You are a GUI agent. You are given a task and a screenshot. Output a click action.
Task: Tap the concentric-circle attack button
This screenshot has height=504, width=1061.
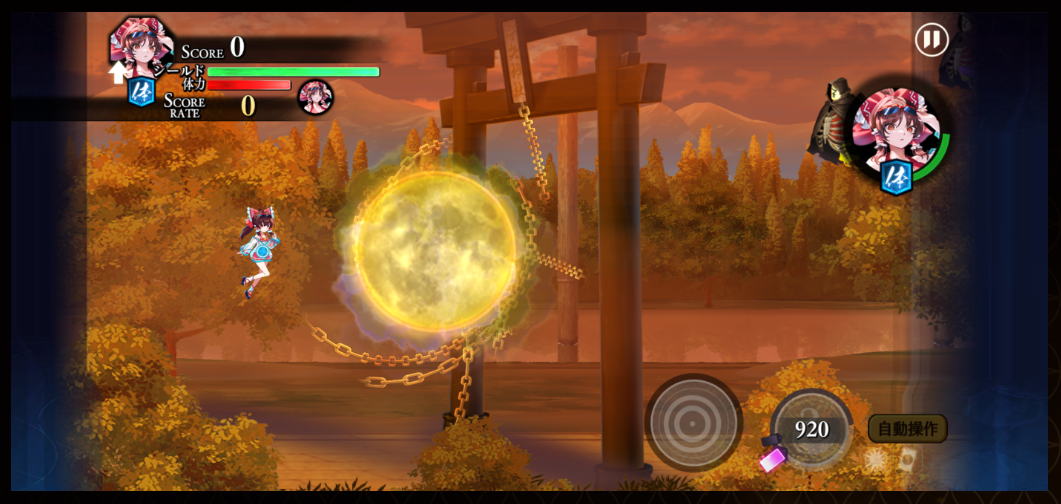tap(693, 423)
